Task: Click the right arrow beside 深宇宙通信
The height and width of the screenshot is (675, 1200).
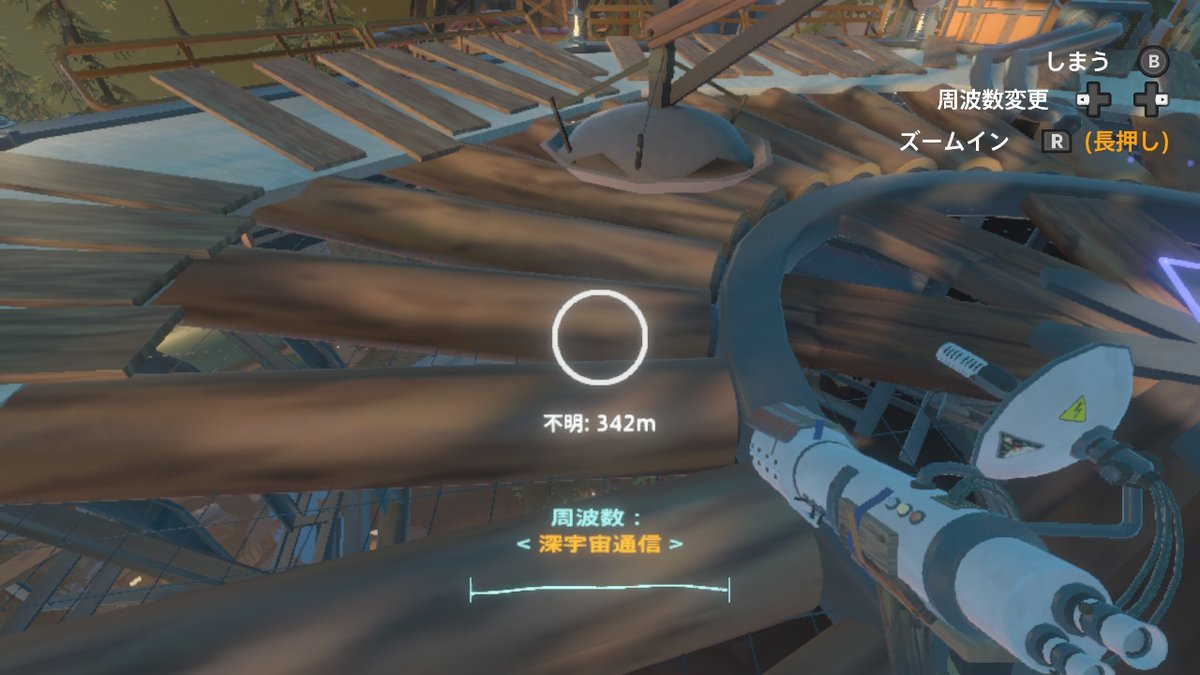Action: [679, 545]
